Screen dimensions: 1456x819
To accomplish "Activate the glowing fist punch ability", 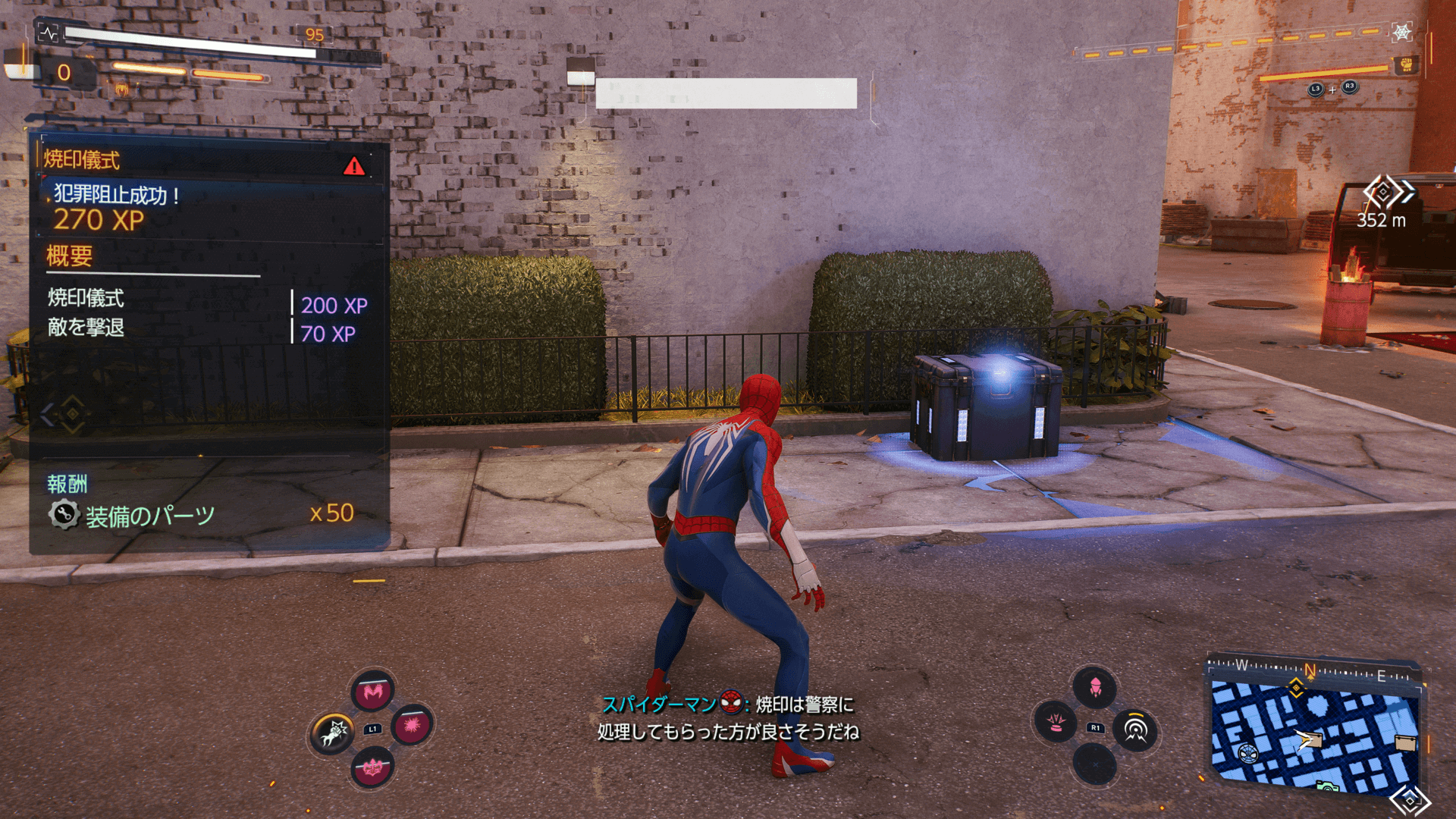I will (x=333, y=733).
